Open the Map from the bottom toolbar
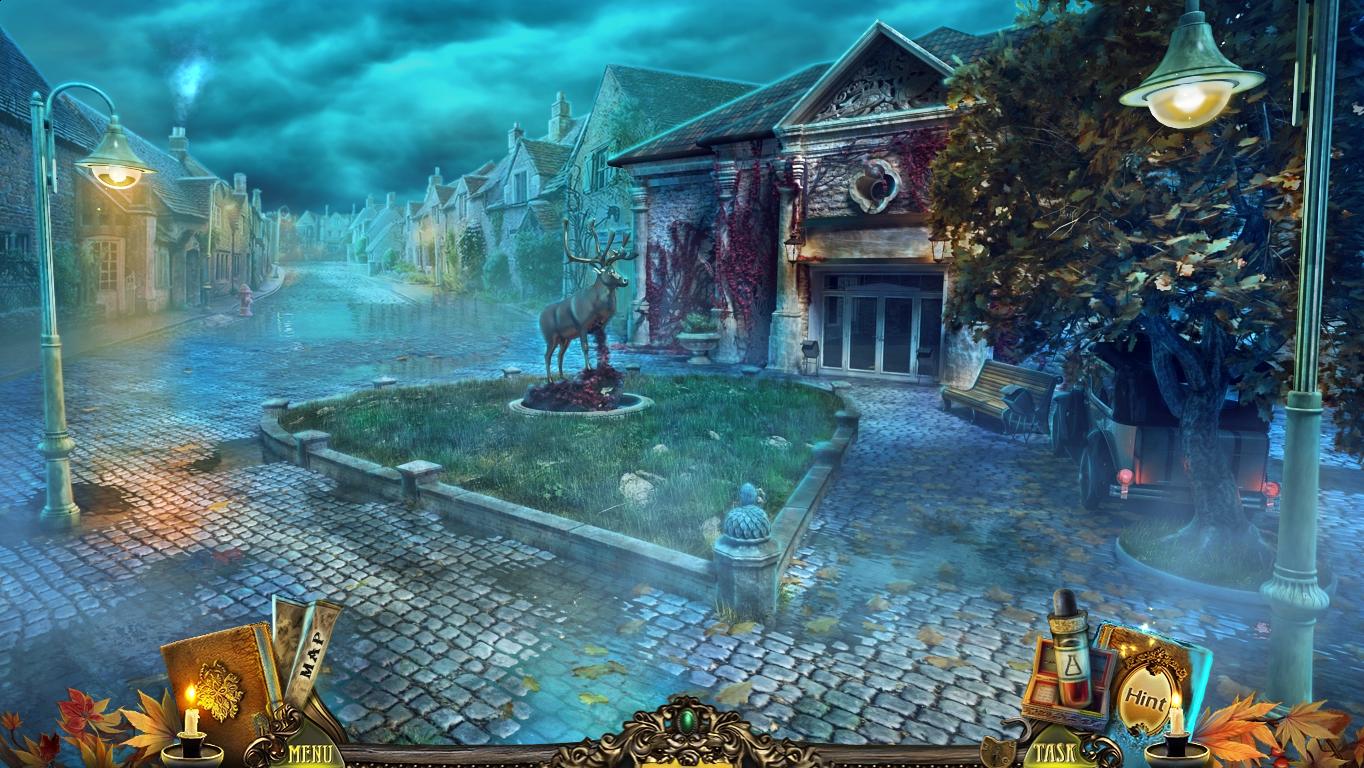 (310, 650)
